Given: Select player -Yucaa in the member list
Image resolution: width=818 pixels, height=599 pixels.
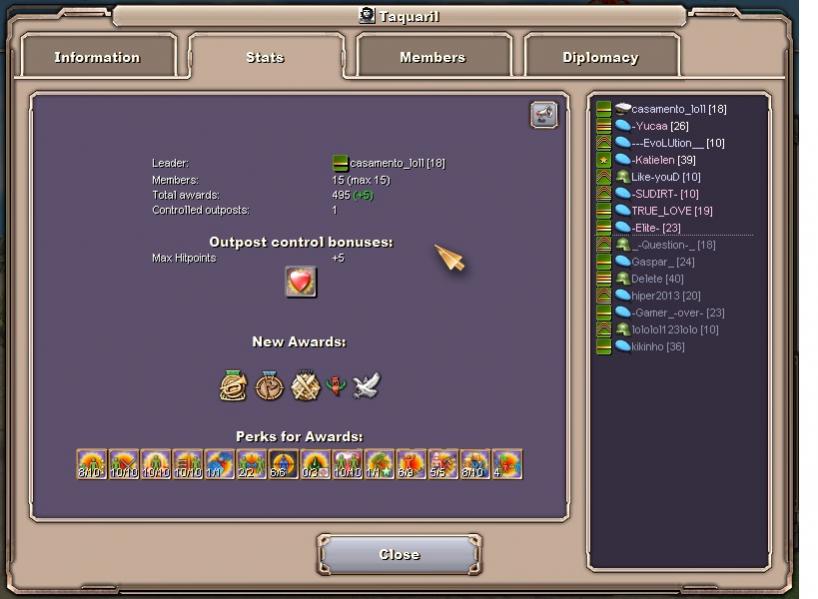Looking at the screenshot, I should (660, 126).
